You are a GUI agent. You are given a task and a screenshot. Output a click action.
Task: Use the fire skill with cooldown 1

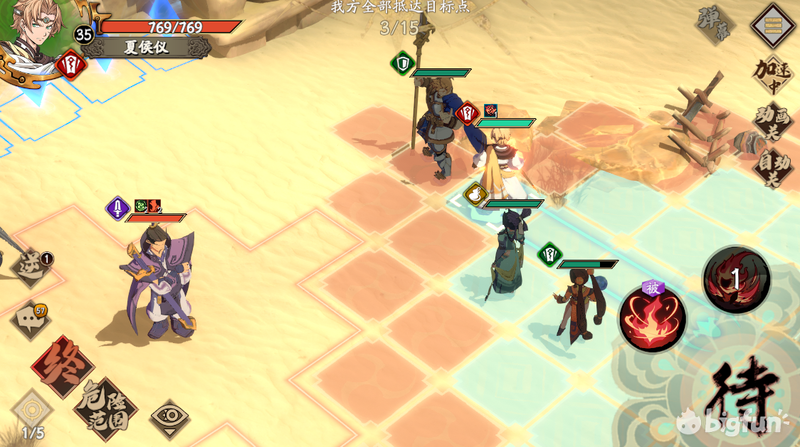click(736, 280)
